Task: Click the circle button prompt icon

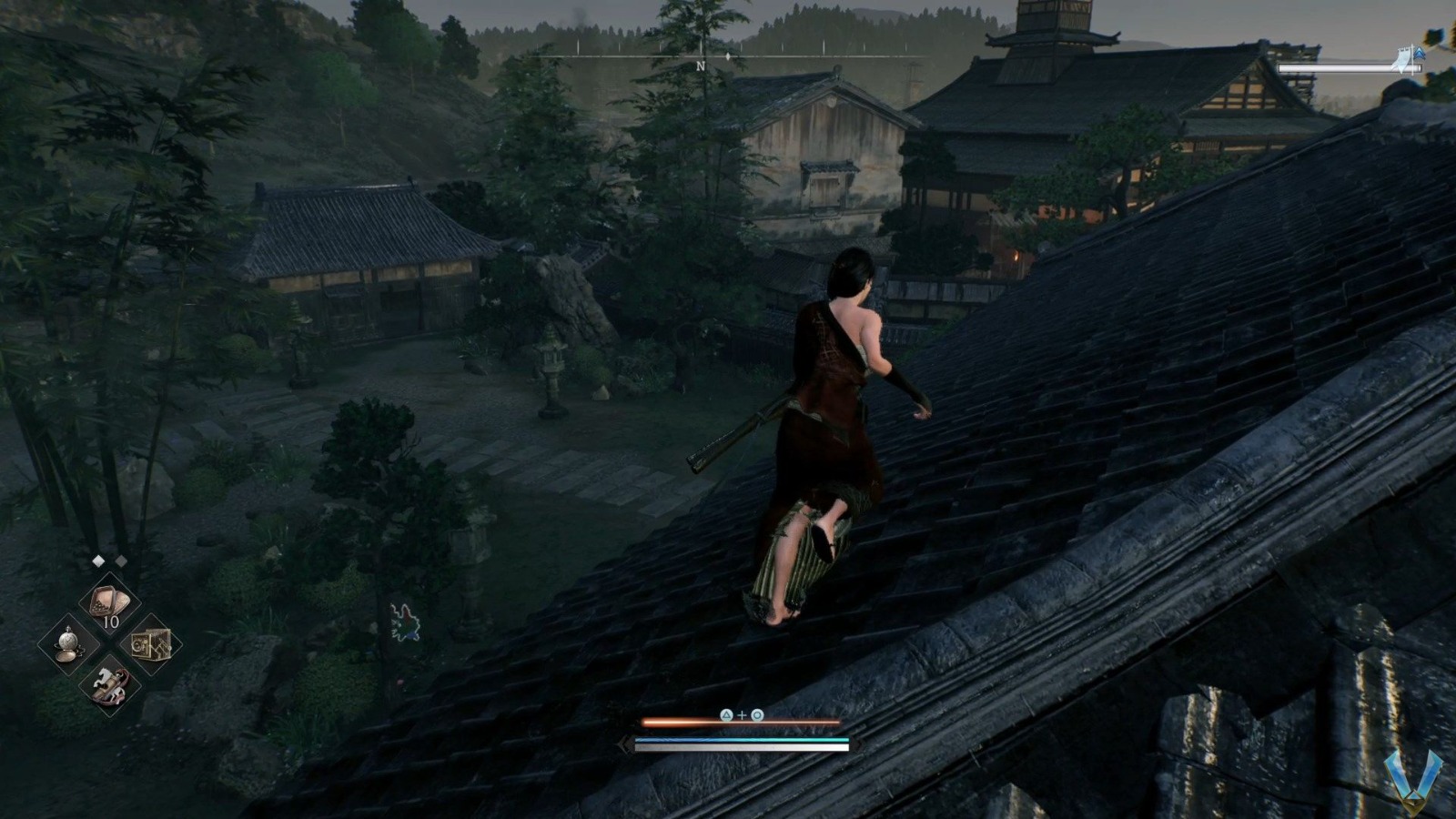Action: [757, 714]
